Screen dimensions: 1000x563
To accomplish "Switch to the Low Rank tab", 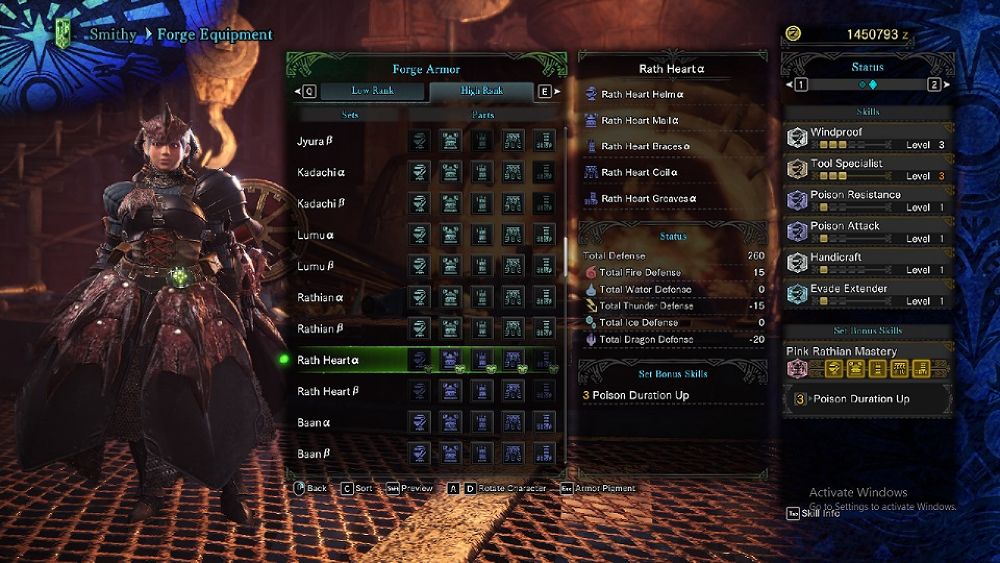I will click(x=372, y=91).
